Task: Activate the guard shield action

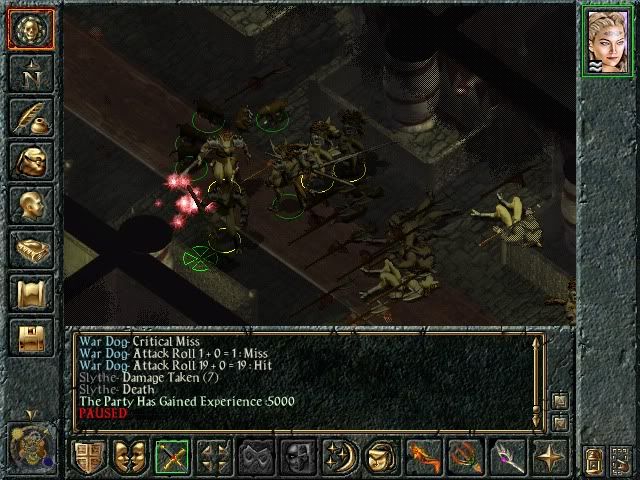Action: click(x=91, y=457)
